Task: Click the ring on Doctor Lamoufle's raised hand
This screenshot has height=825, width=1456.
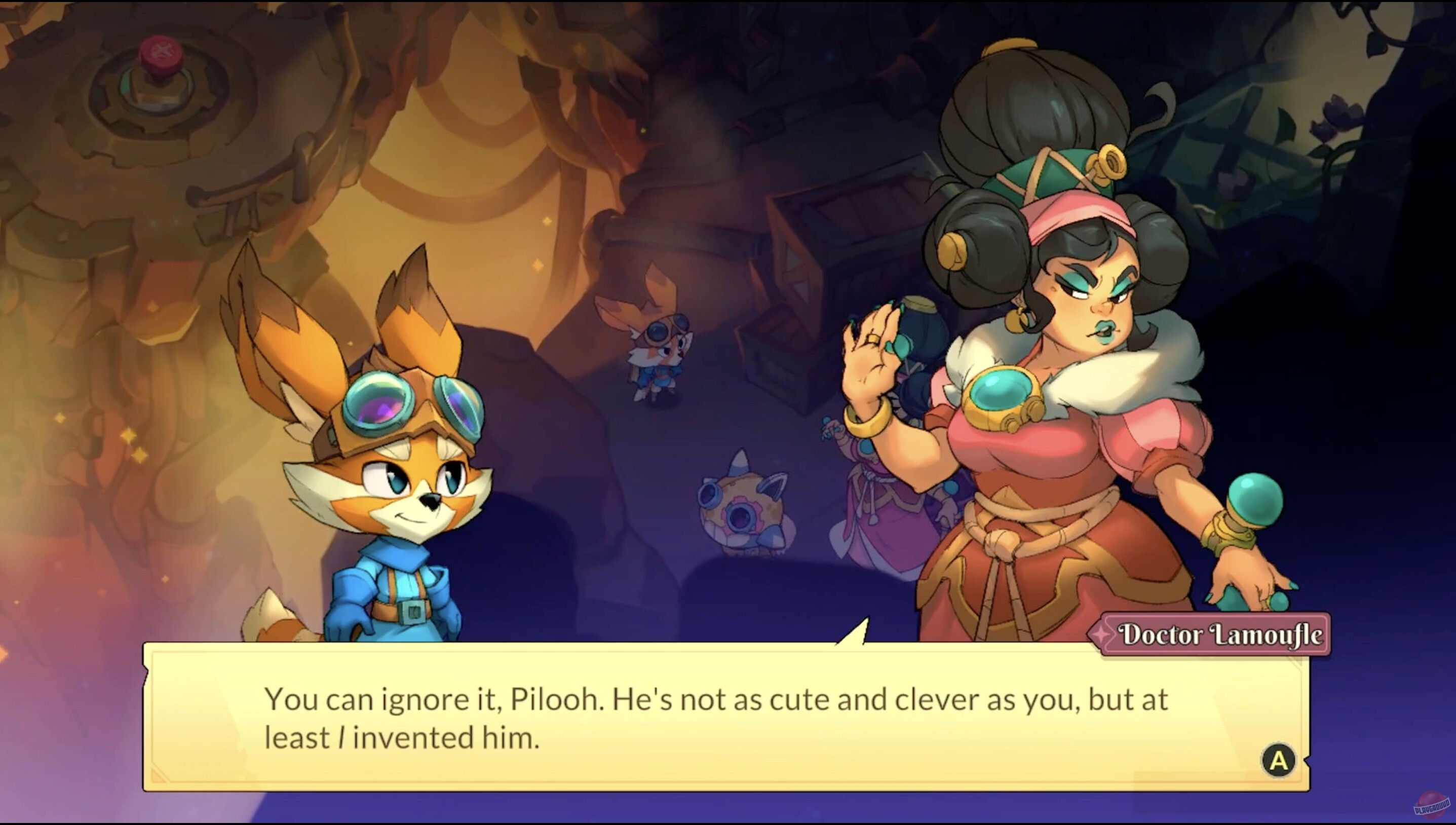Action: pyautogui.click(x=873, y=339)
